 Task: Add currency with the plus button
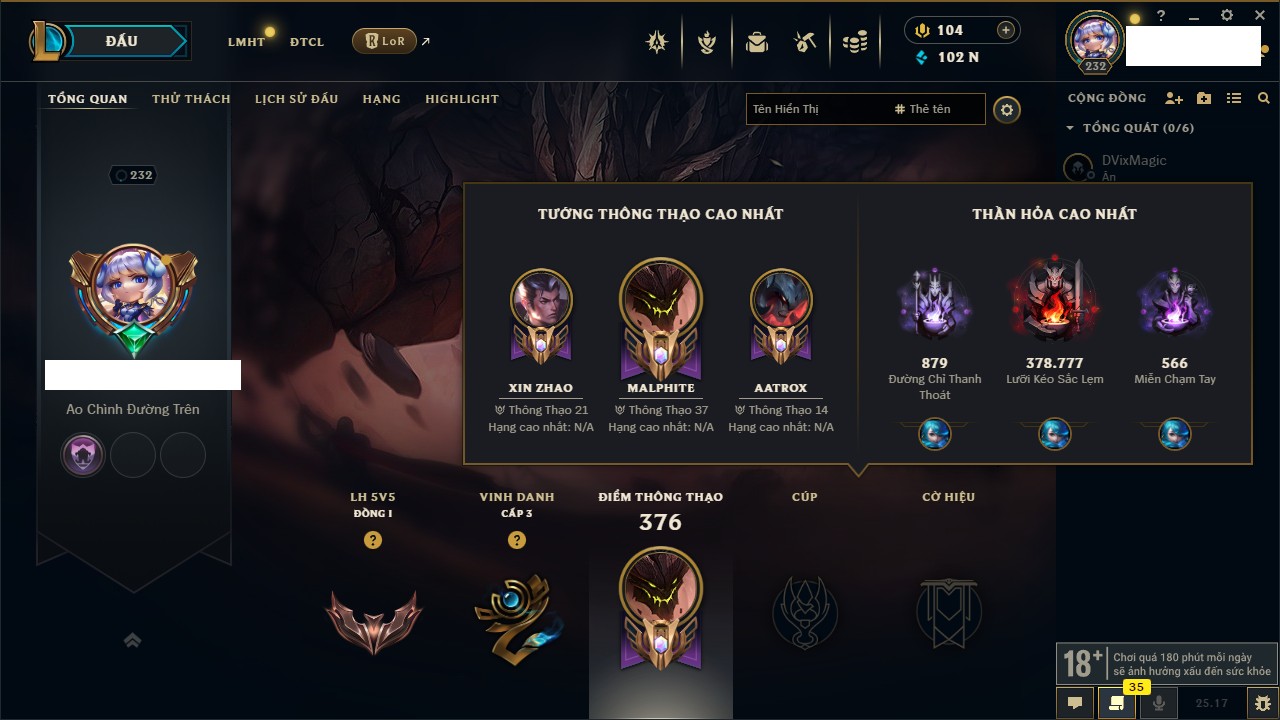[1006, 30]
